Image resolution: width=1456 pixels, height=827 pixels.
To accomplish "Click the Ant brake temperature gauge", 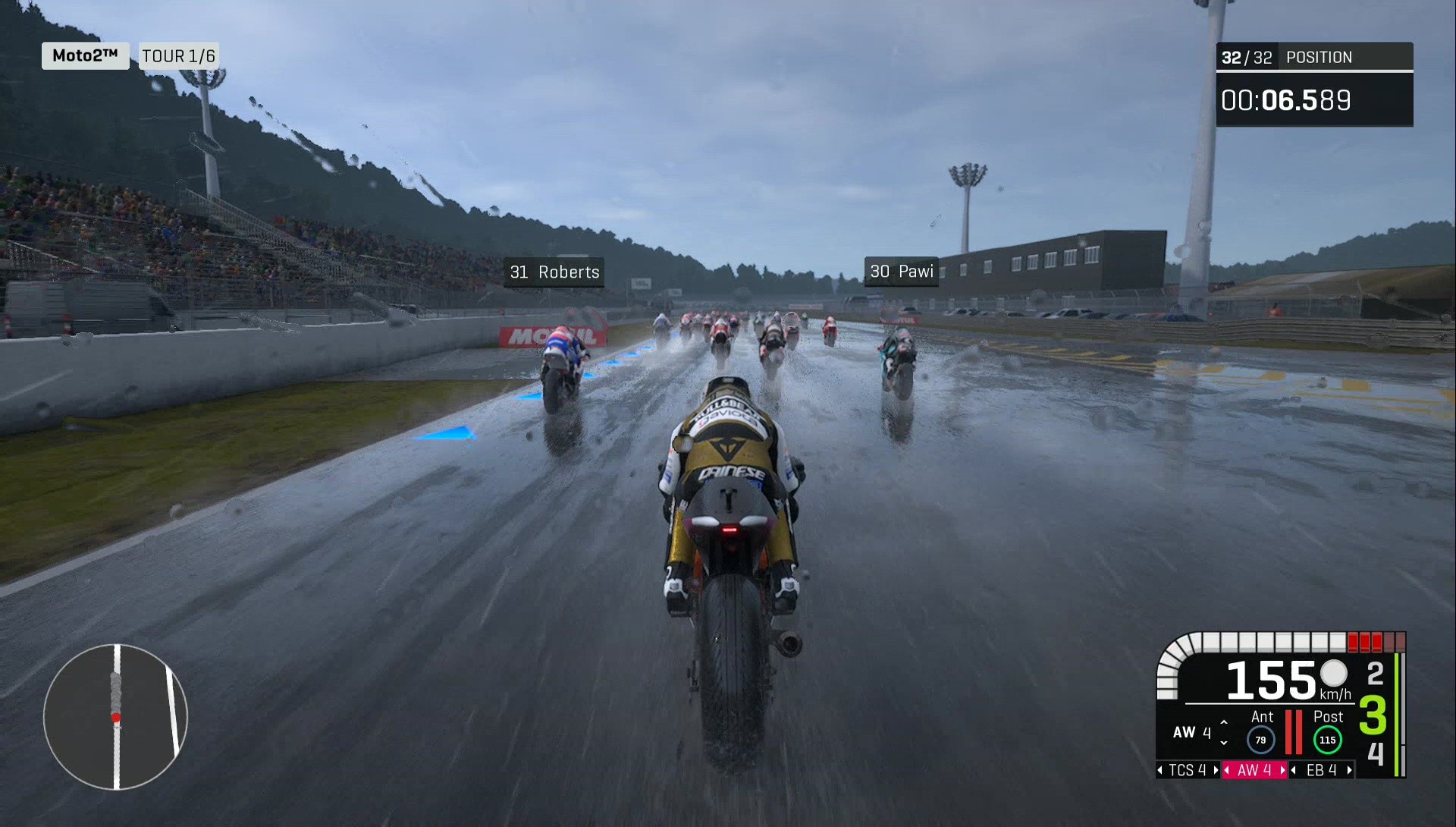I will [1260, 738].
